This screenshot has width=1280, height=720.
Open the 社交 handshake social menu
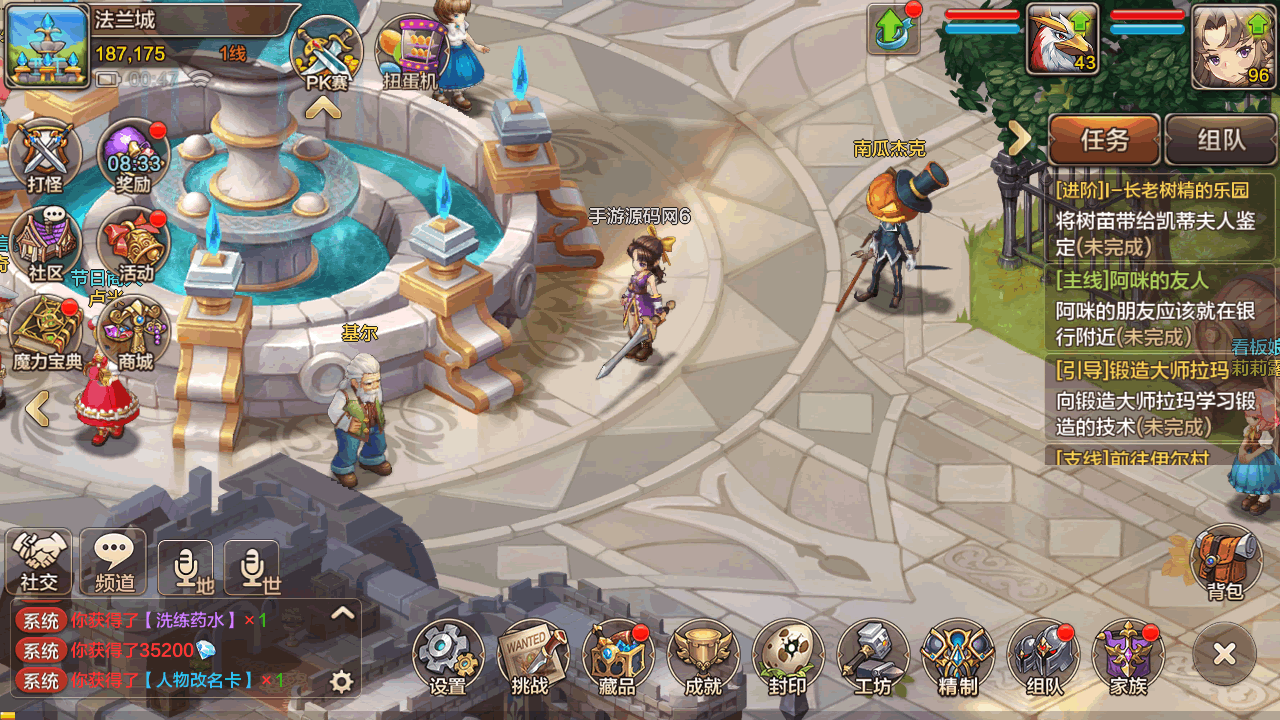coord(40,562)
